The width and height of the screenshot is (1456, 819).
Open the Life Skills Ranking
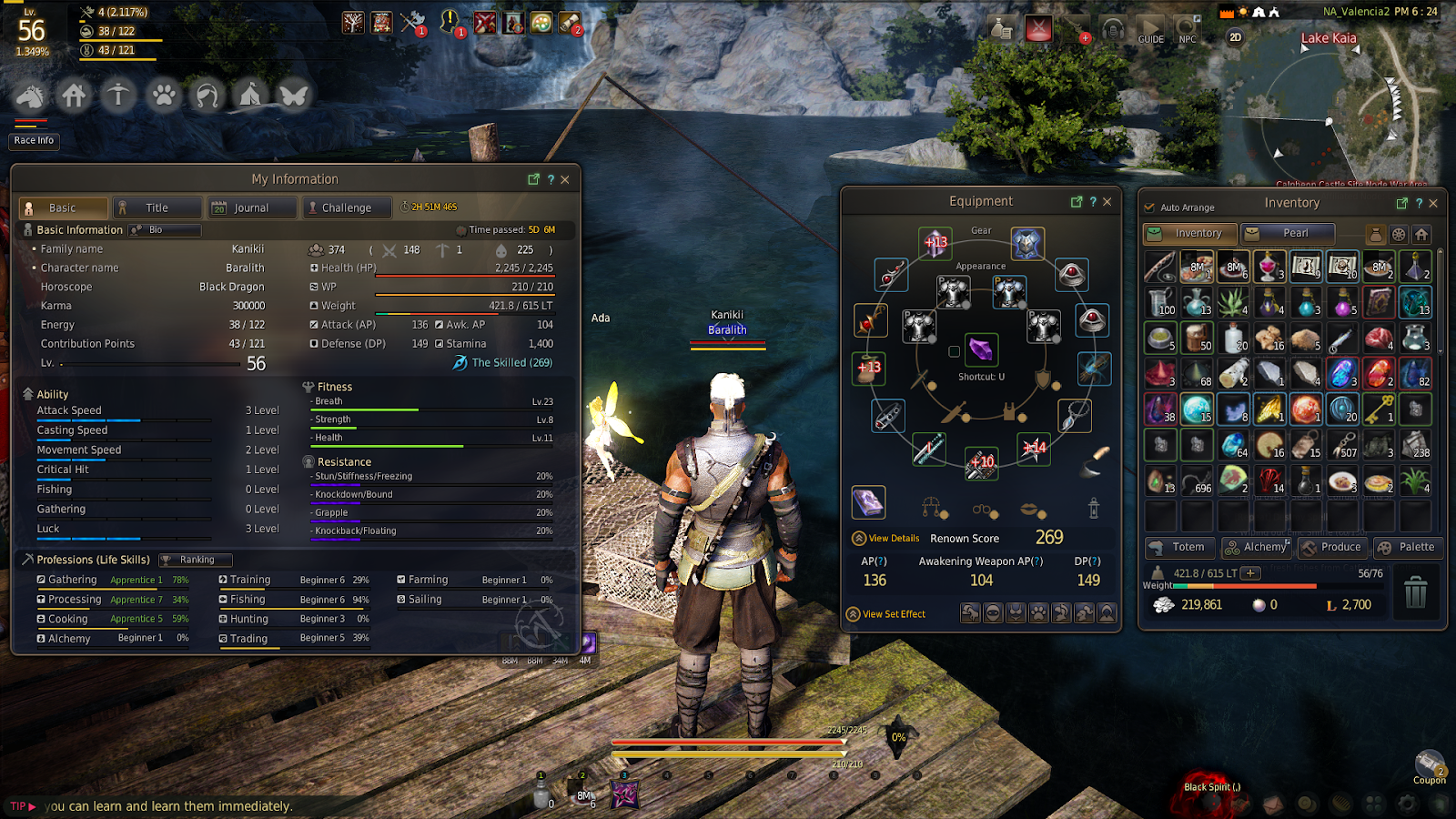(196, 560)
